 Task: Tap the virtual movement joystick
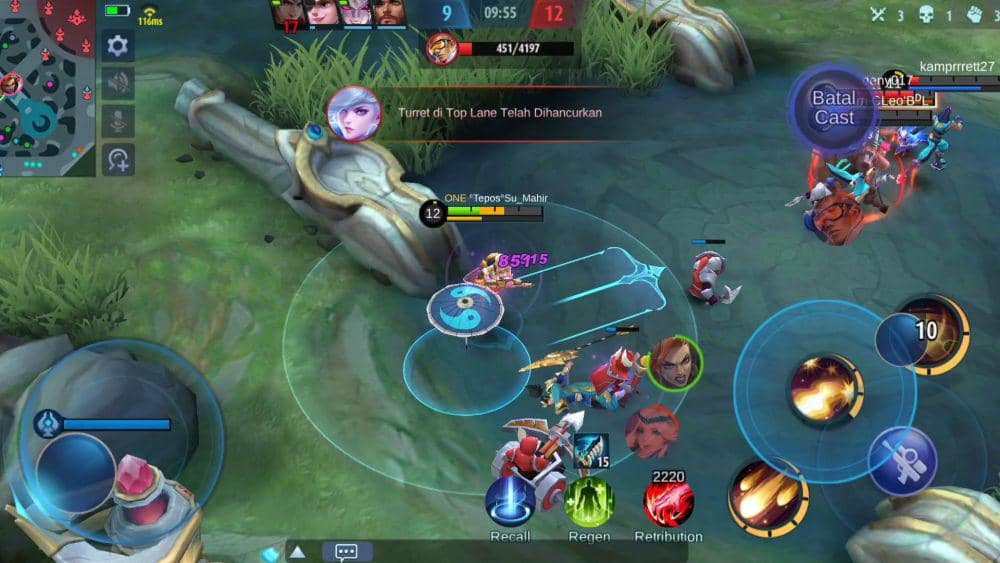click(x=76, y=471)
